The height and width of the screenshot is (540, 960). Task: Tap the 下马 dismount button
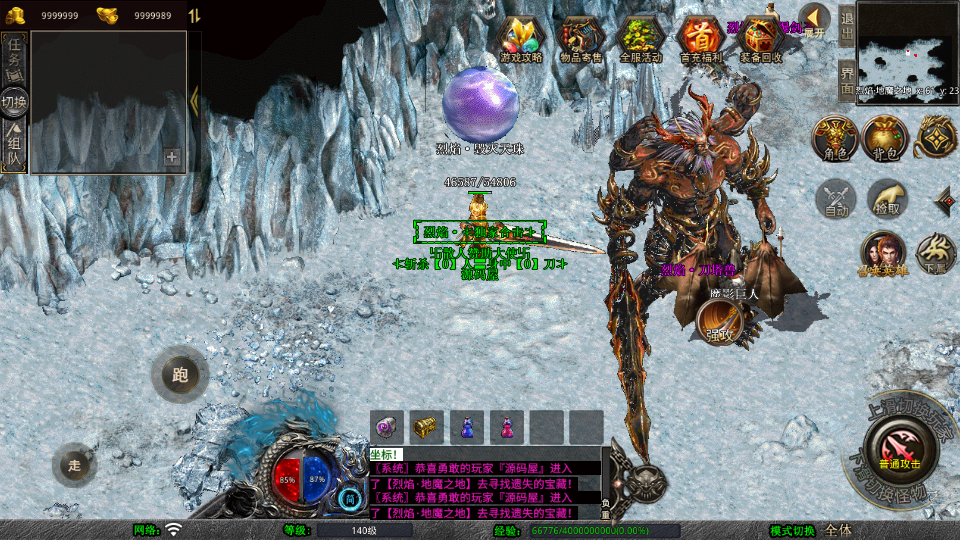click(936, 254)
